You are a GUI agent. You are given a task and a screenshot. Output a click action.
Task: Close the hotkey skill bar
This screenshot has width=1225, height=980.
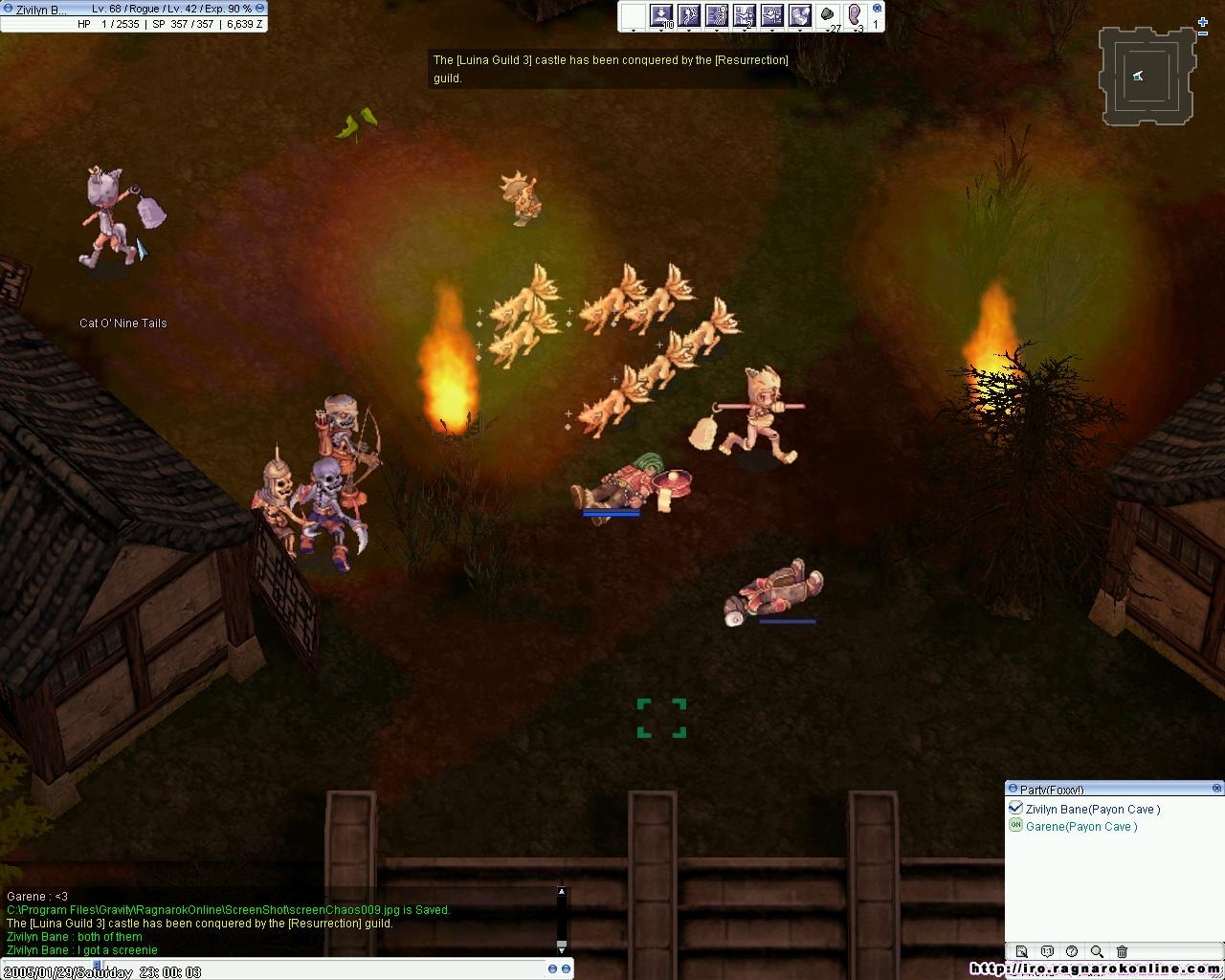pos(877,8)
